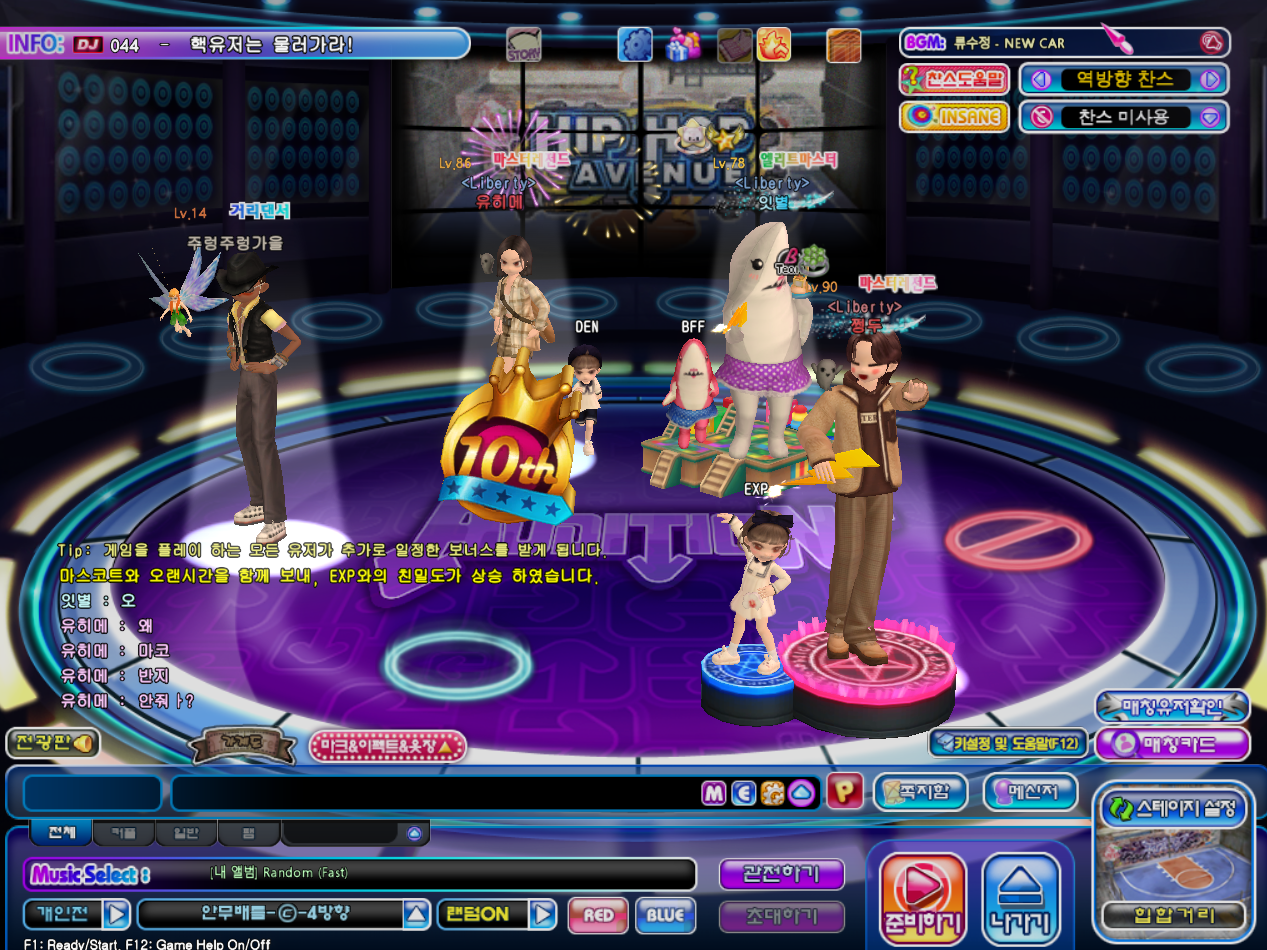Image resolution: width=1267 pixels, height=950 pixels.
Task: Switch the chat to the 전체 tab
Action: tap(61, 832)
